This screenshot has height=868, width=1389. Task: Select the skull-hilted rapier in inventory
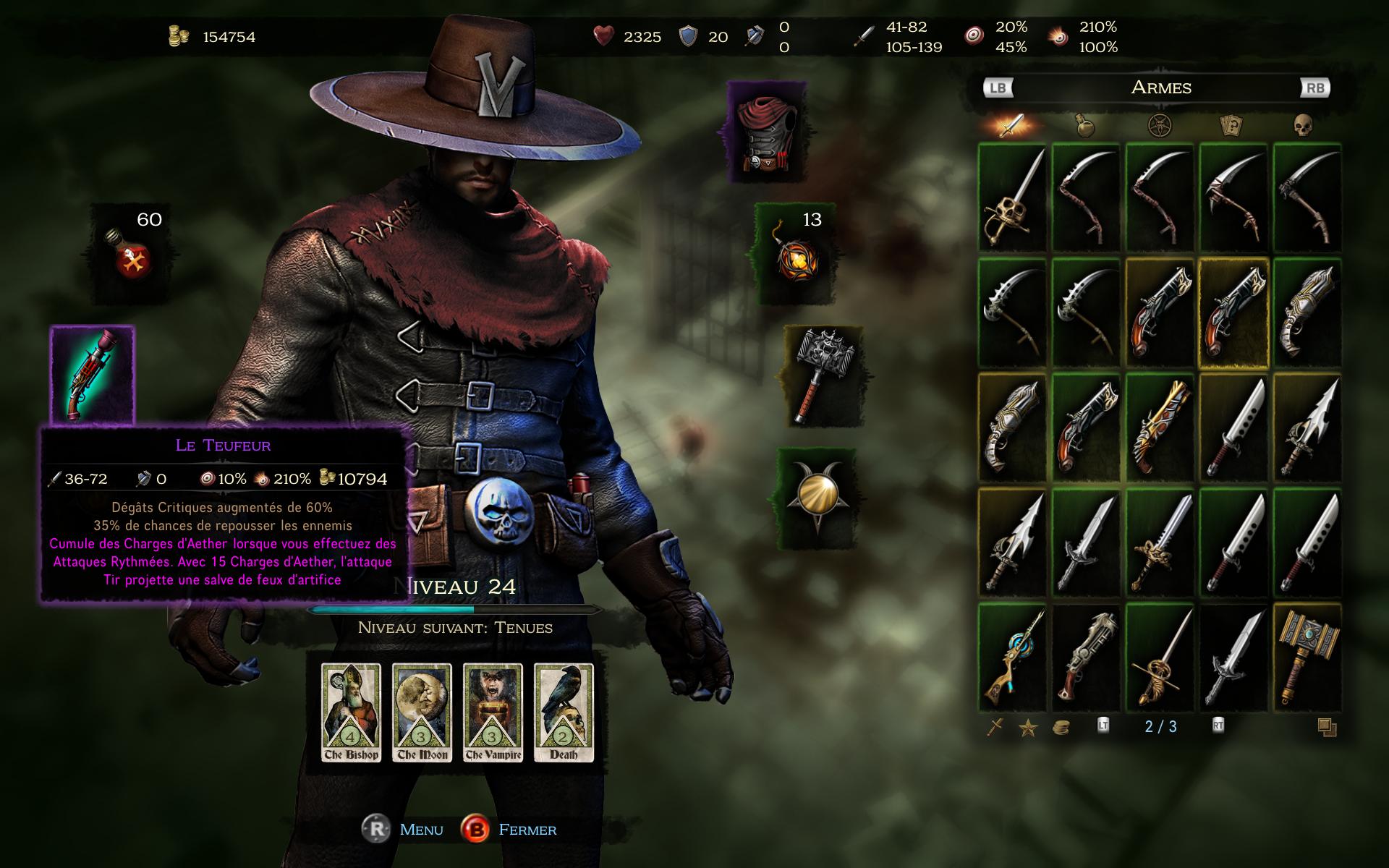click(1013, 197)
